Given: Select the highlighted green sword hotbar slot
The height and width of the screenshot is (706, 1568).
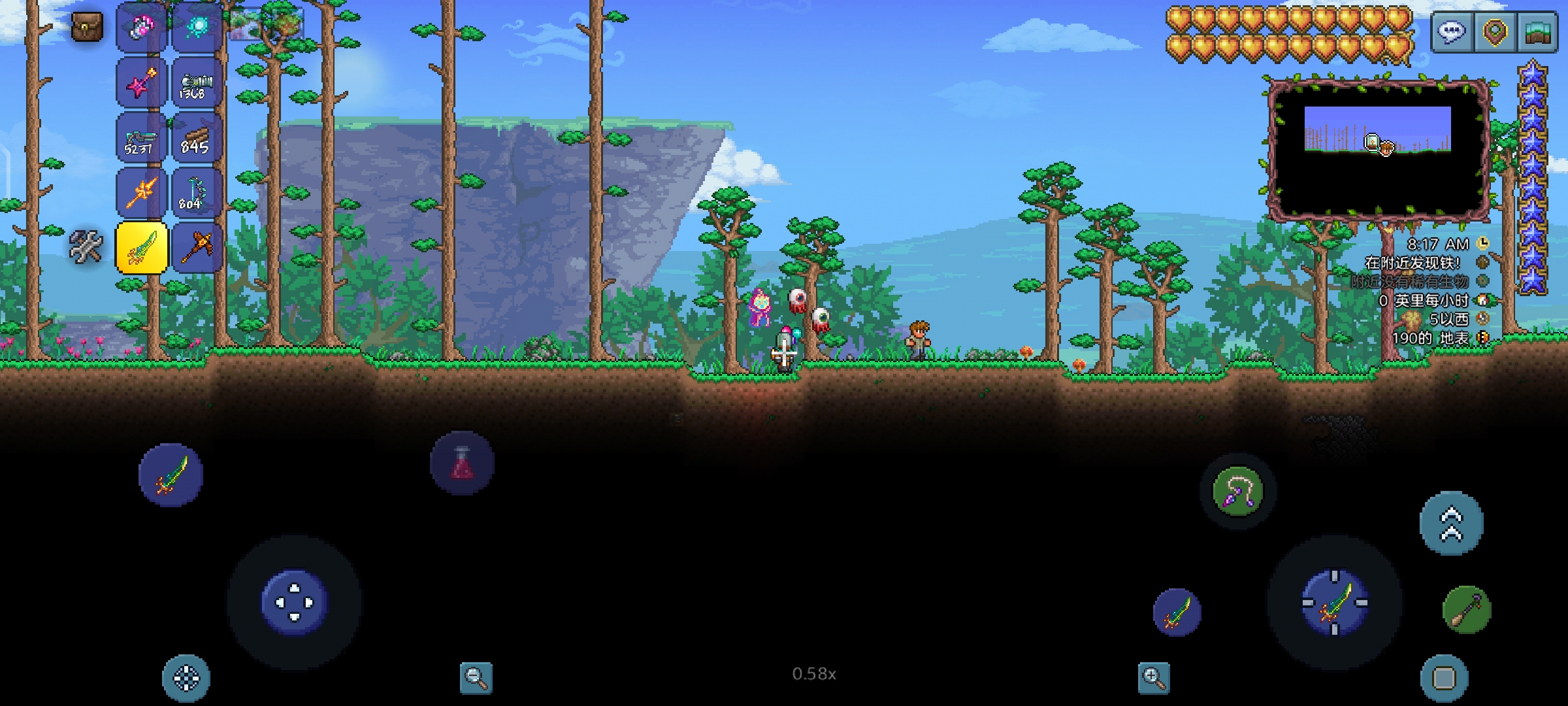Looking at the screenshot, I should [x=141, y=248].
